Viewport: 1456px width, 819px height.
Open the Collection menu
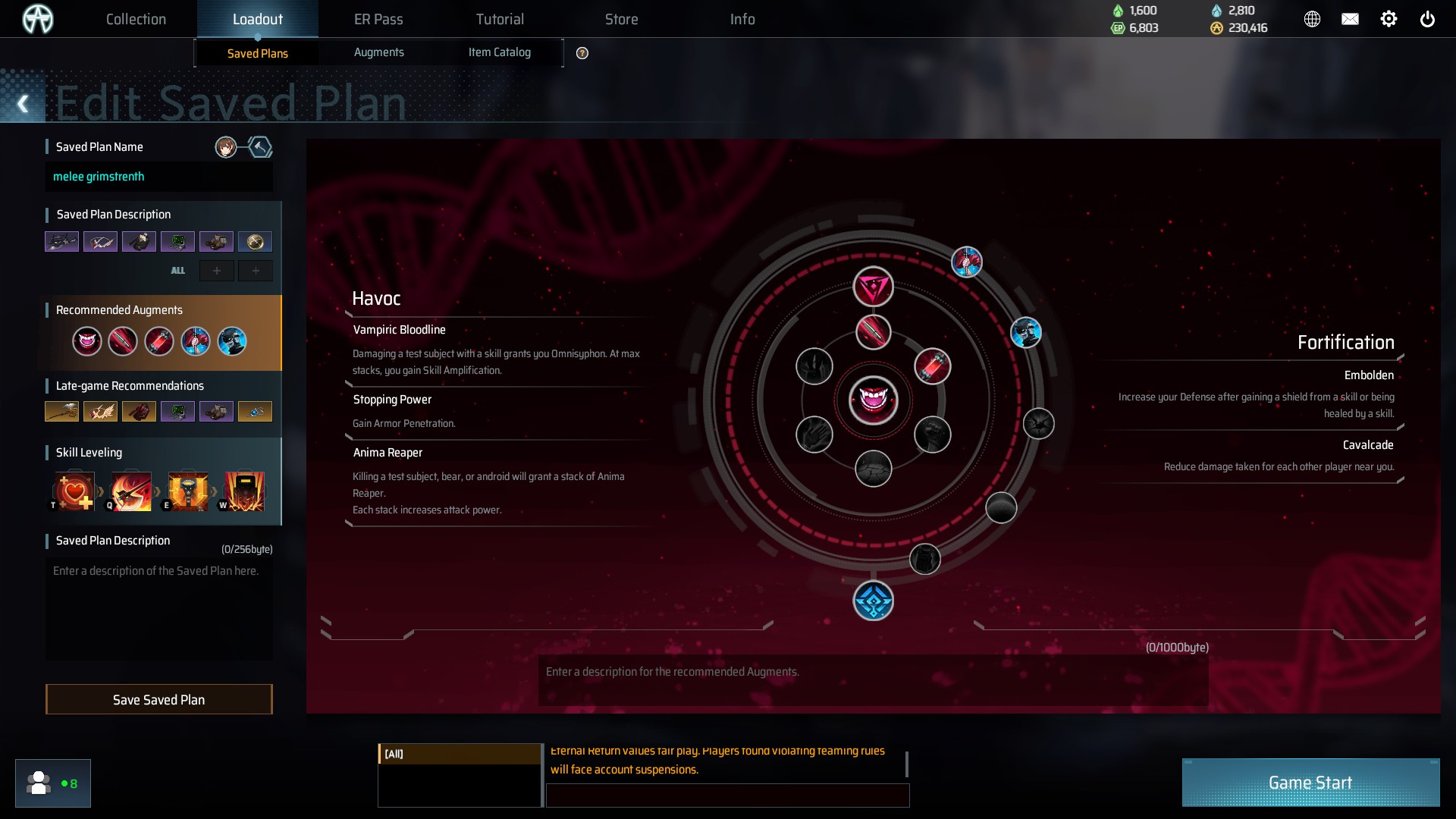point(136,19)
